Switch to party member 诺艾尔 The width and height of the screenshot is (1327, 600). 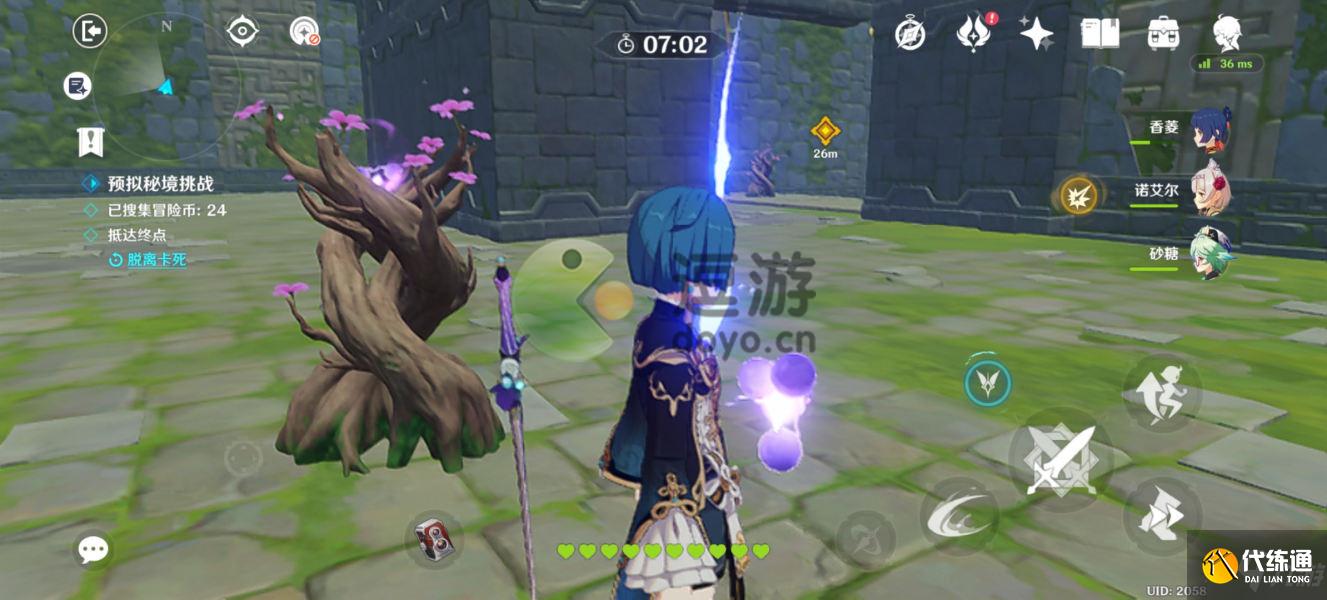pyautogui.click(x=1209, y=191)
